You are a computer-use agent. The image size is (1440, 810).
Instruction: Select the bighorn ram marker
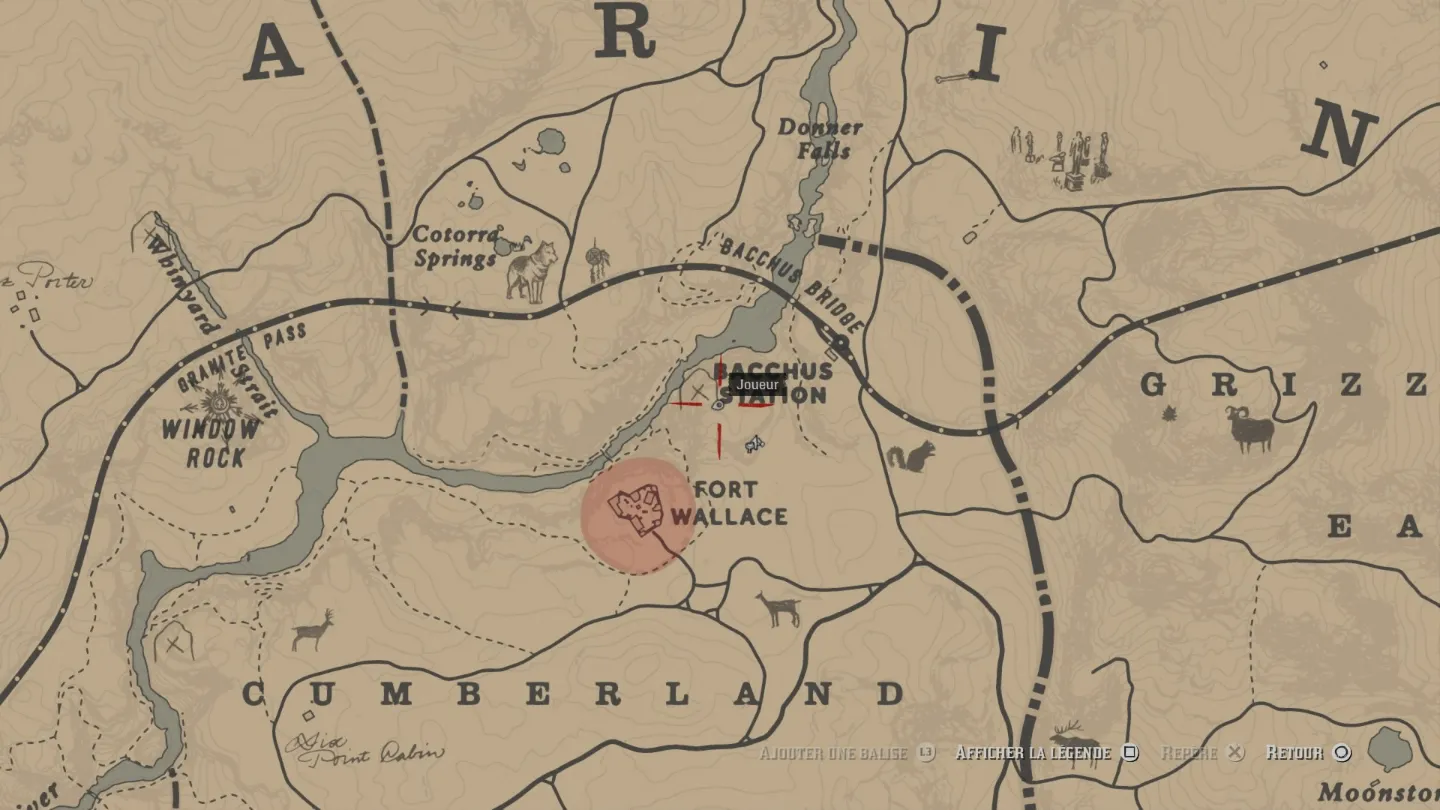1251,429
